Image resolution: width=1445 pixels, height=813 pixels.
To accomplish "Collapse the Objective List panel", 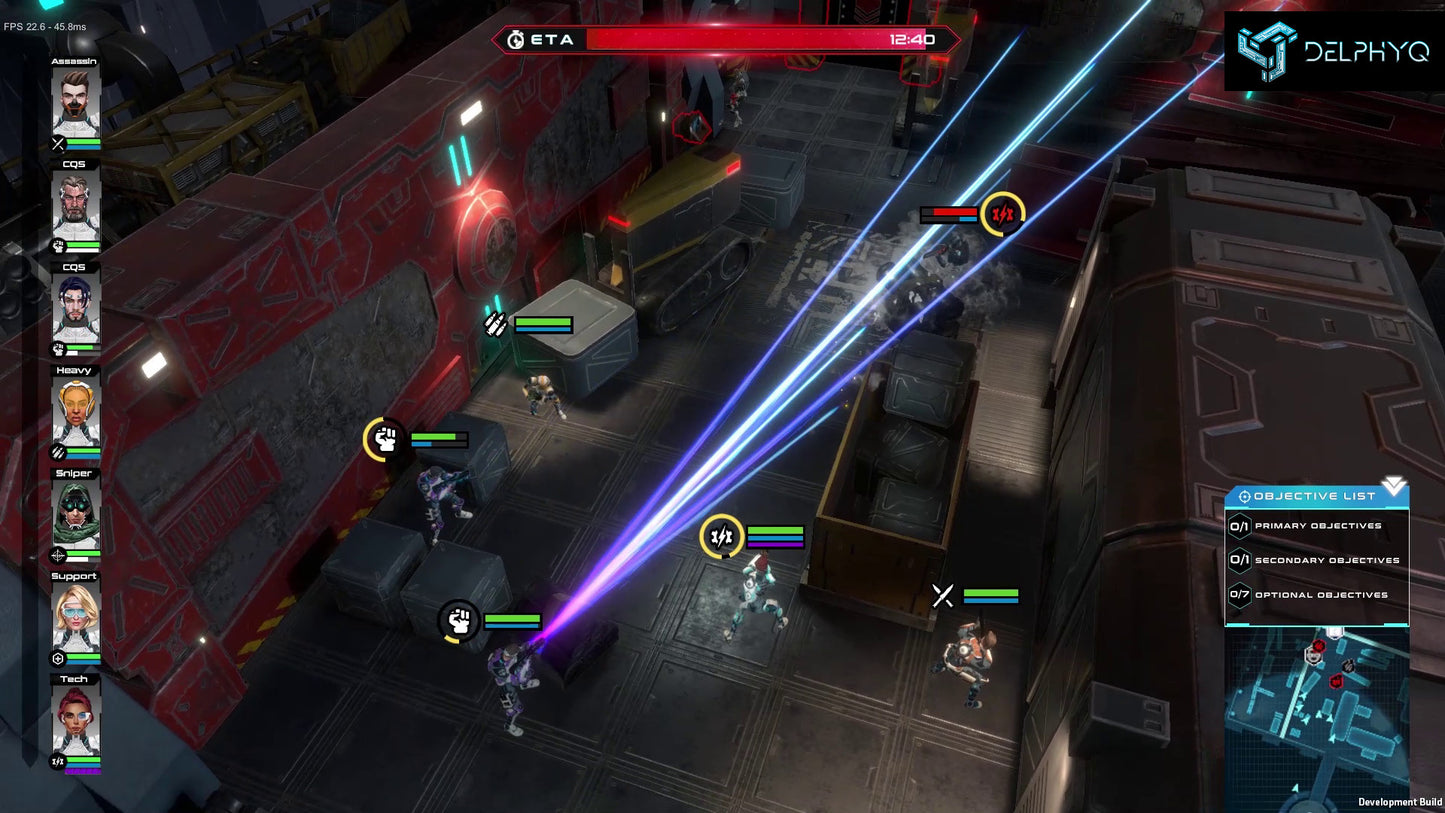I will 1393,487.
